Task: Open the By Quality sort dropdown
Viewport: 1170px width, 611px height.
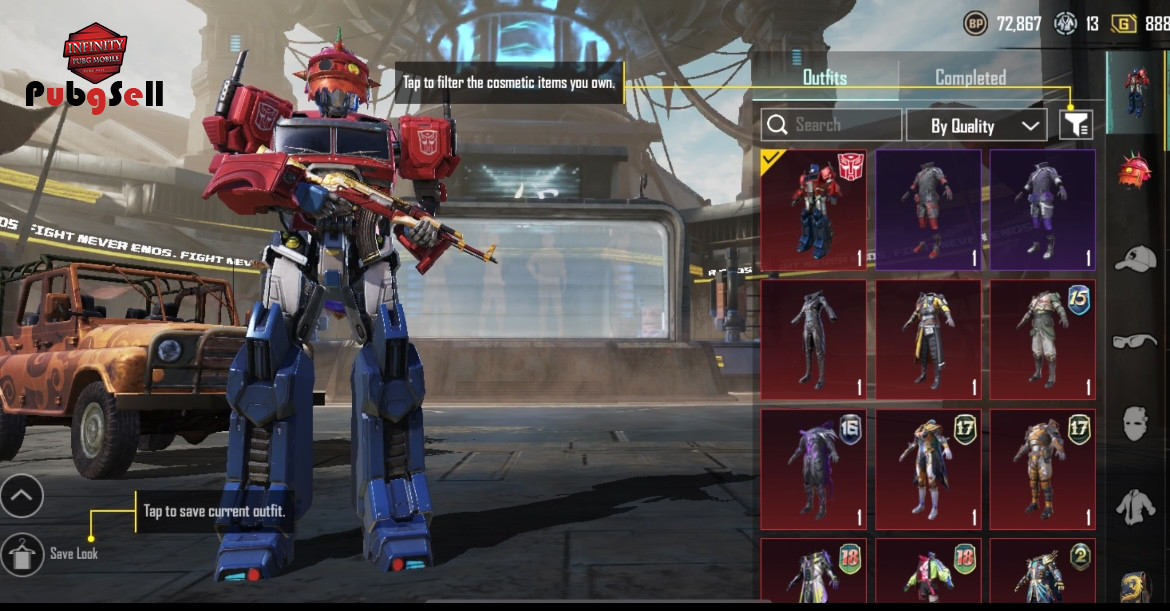Action: click(975, 125)
